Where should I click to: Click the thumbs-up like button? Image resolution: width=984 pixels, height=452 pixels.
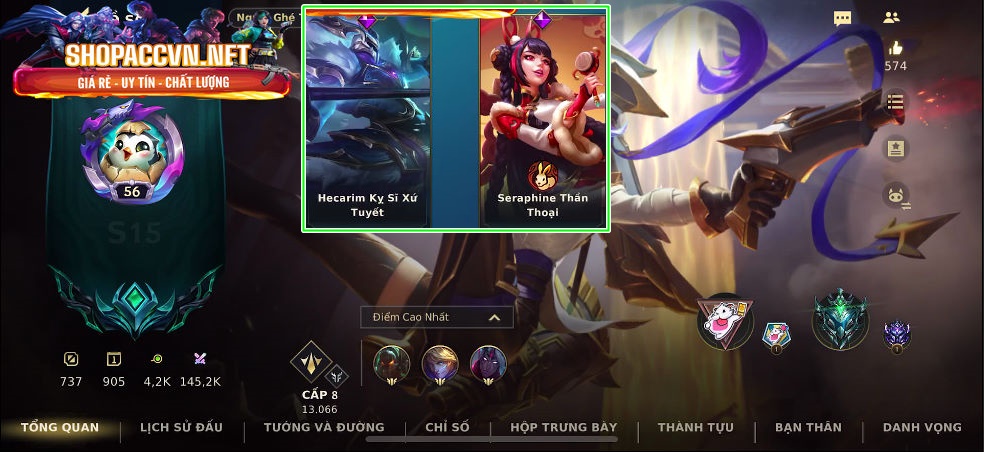pos(895,48)
